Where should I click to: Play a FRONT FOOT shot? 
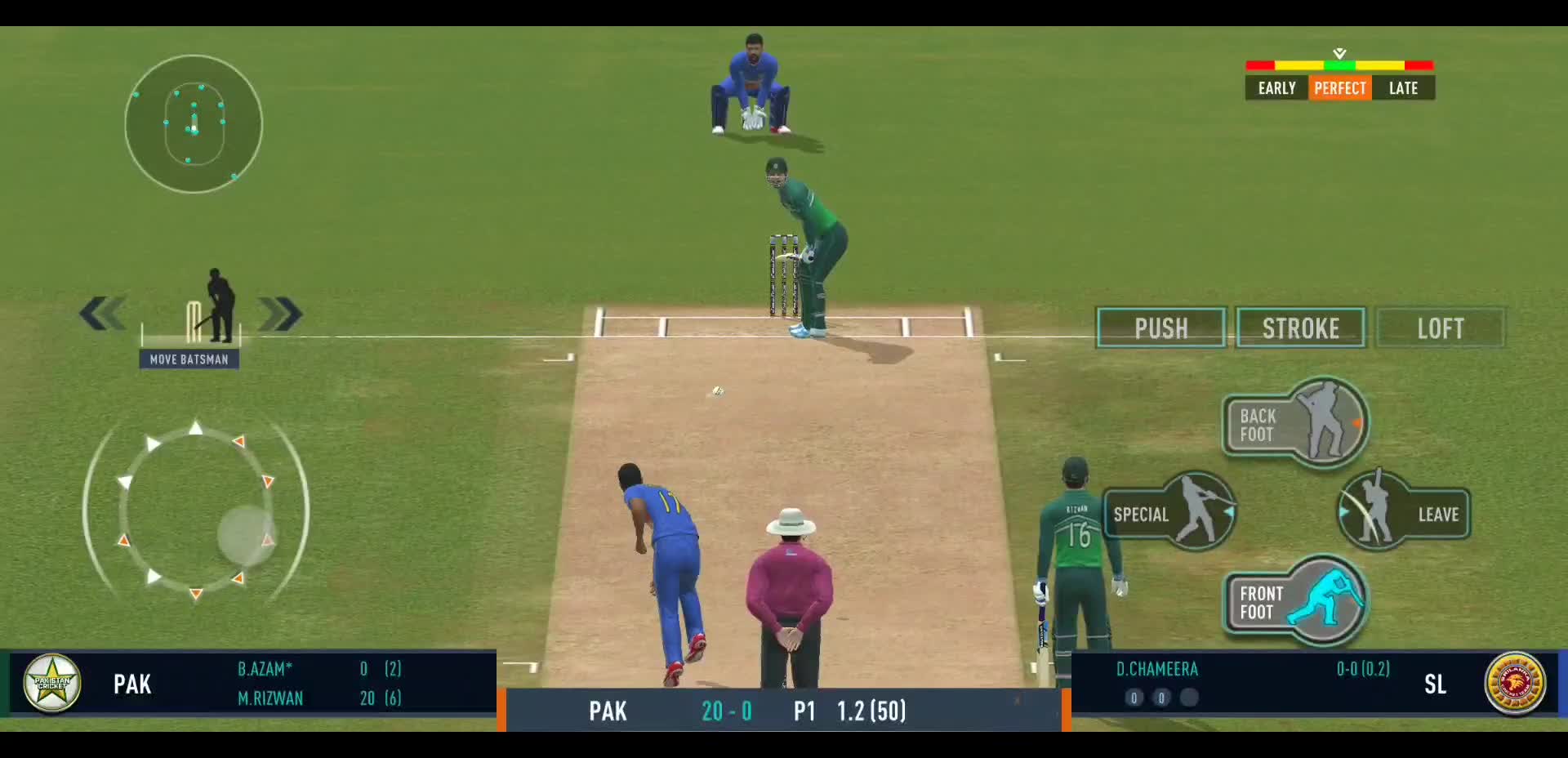coord(1296,602)
